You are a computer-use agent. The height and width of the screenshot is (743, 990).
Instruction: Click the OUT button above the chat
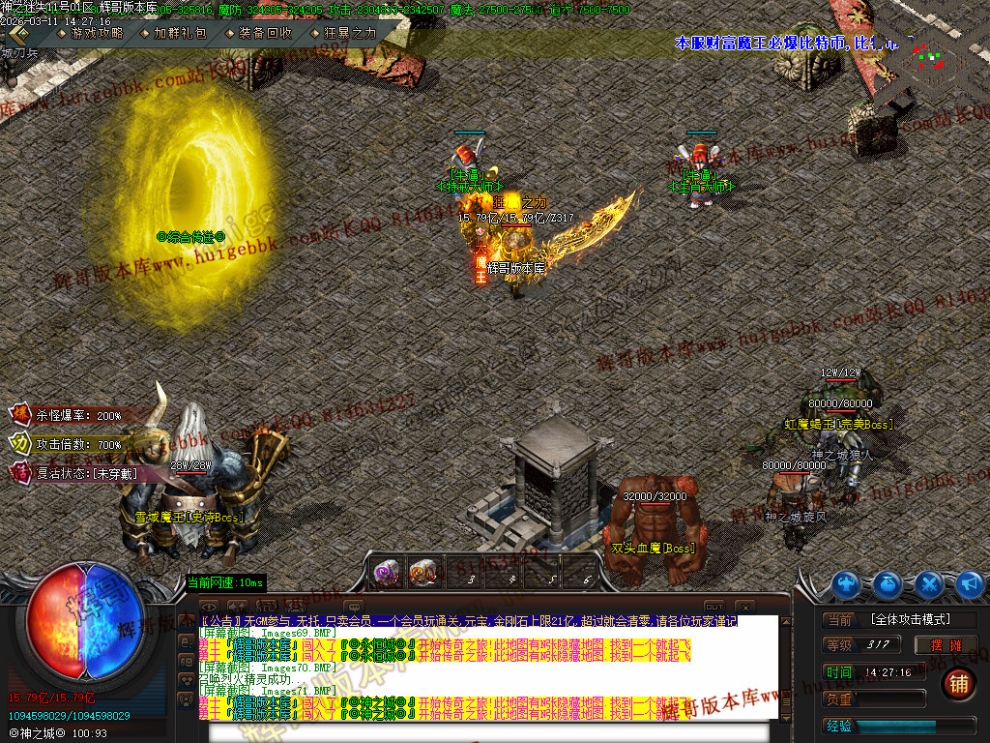(x=714, y=606)
